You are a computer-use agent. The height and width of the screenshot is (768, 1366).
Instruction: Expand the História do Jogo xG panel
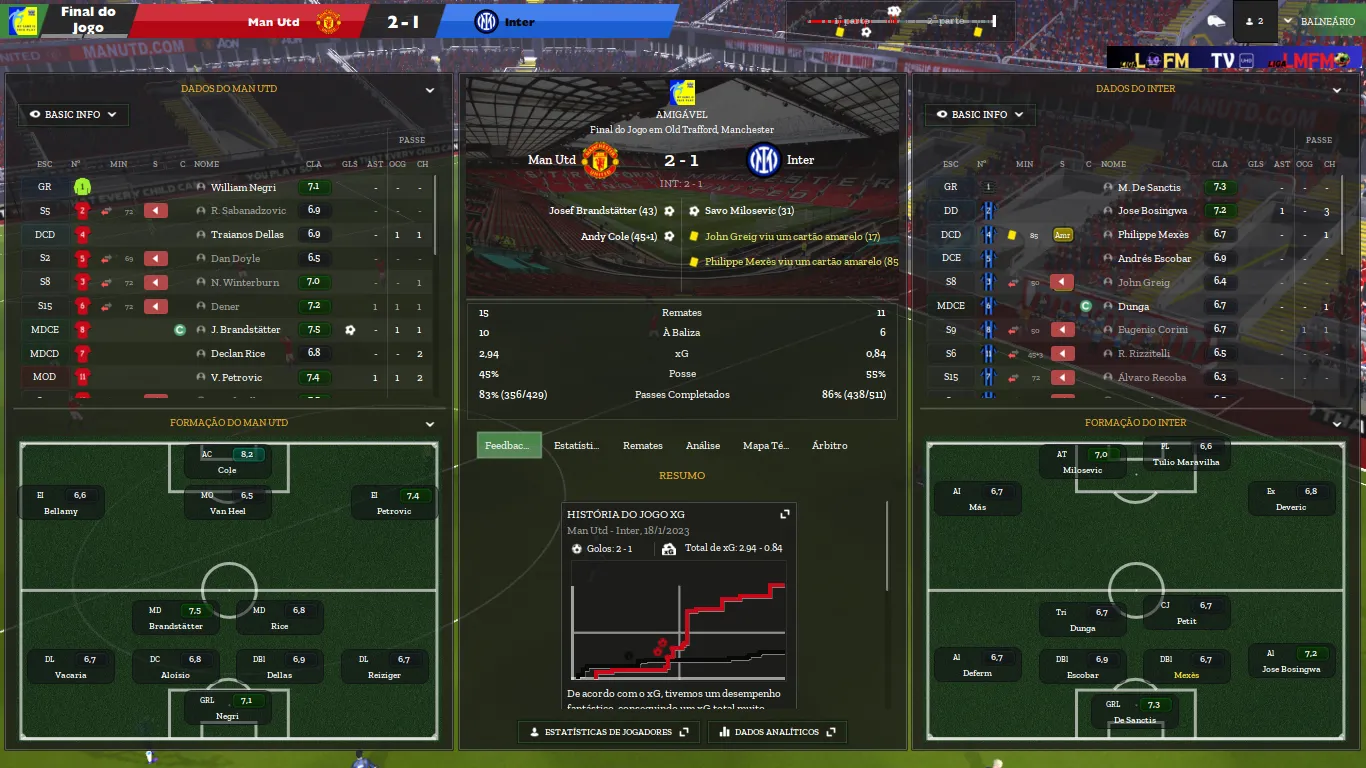tap(785, 514)
